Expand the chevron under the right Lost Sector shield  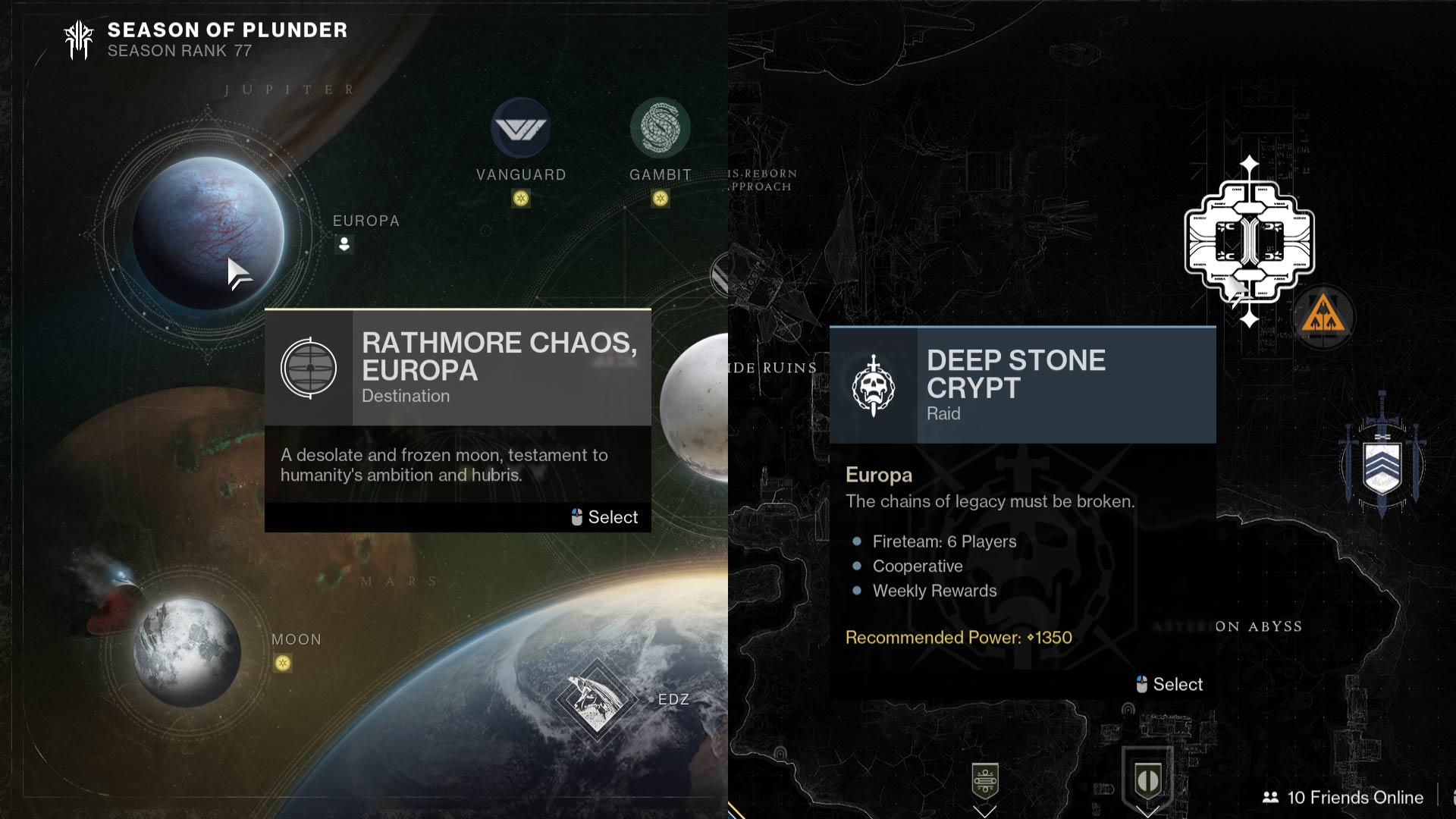1147,812
